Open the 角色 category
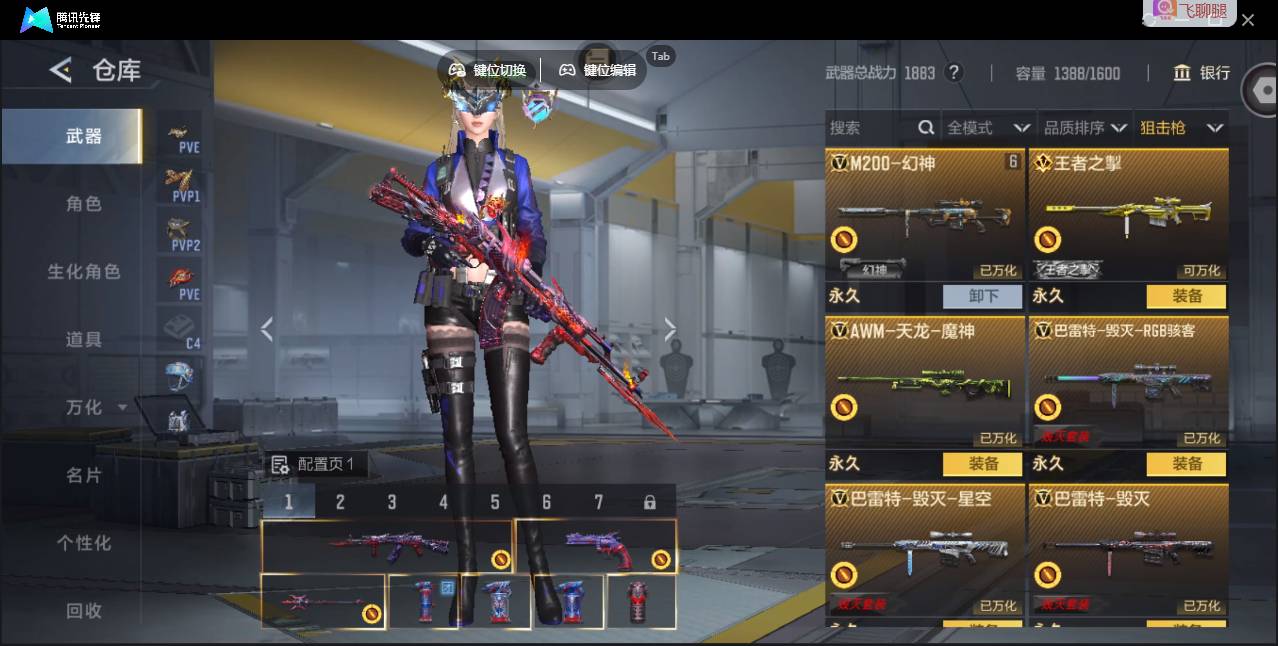This screenshot has height=646, width=1278. click(84, 204)
